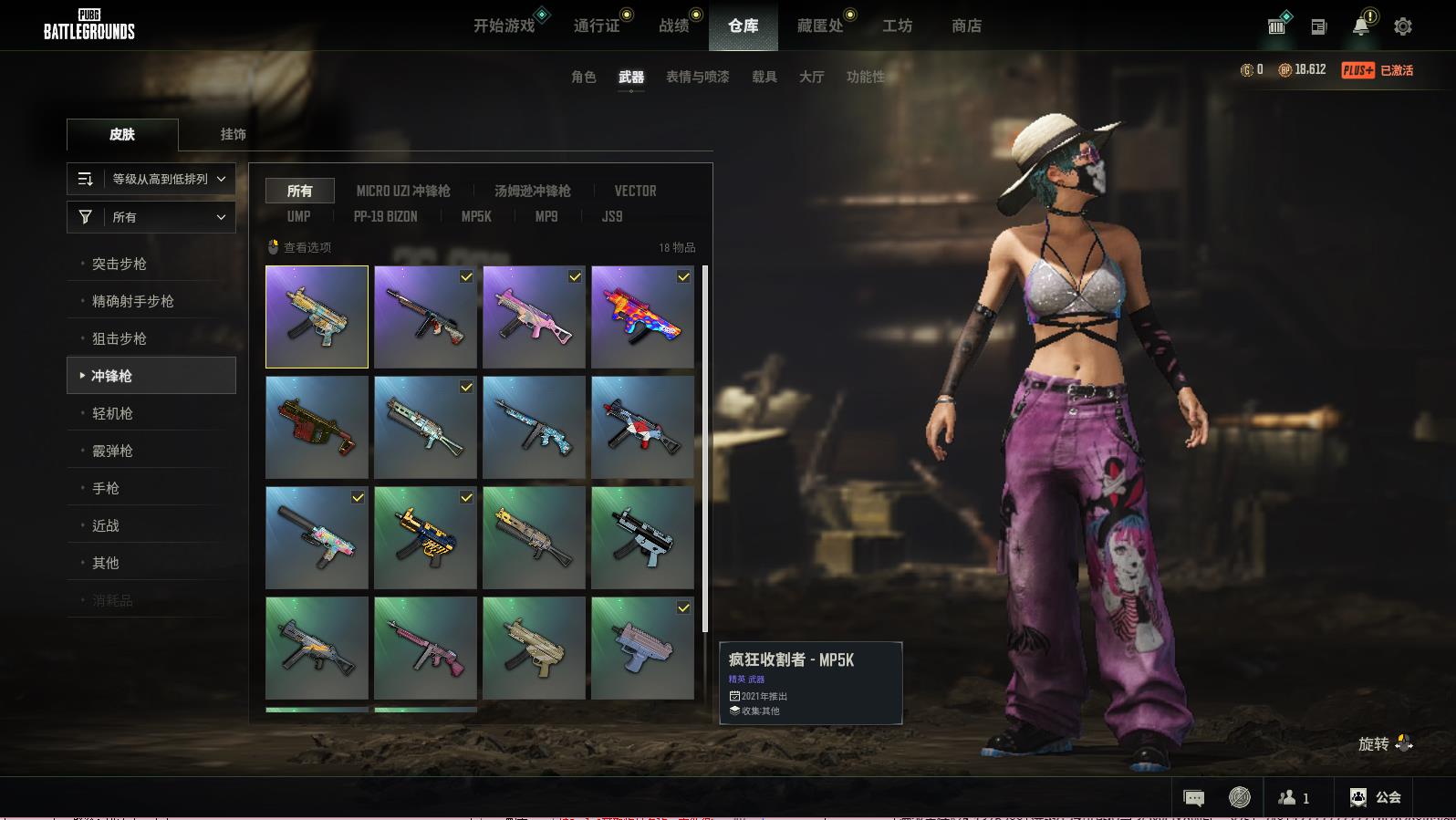The width and height of the screenshot is (1456, 820).
Task: Filter skins by VECTOR
Action: (635, 191)
